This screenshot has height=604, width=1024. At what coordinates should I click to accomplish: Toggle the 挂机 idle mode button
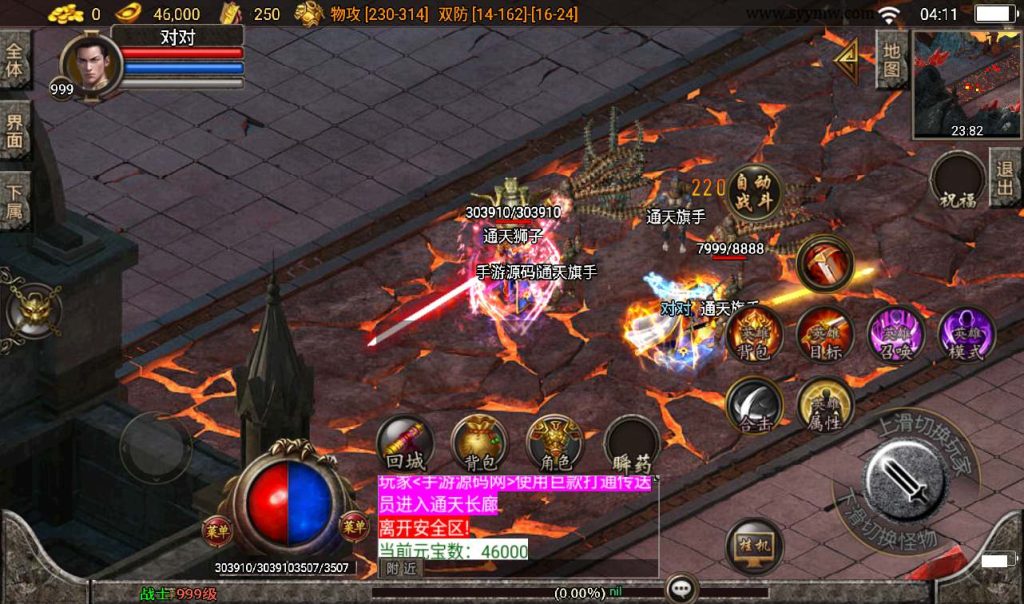(754, 546)
